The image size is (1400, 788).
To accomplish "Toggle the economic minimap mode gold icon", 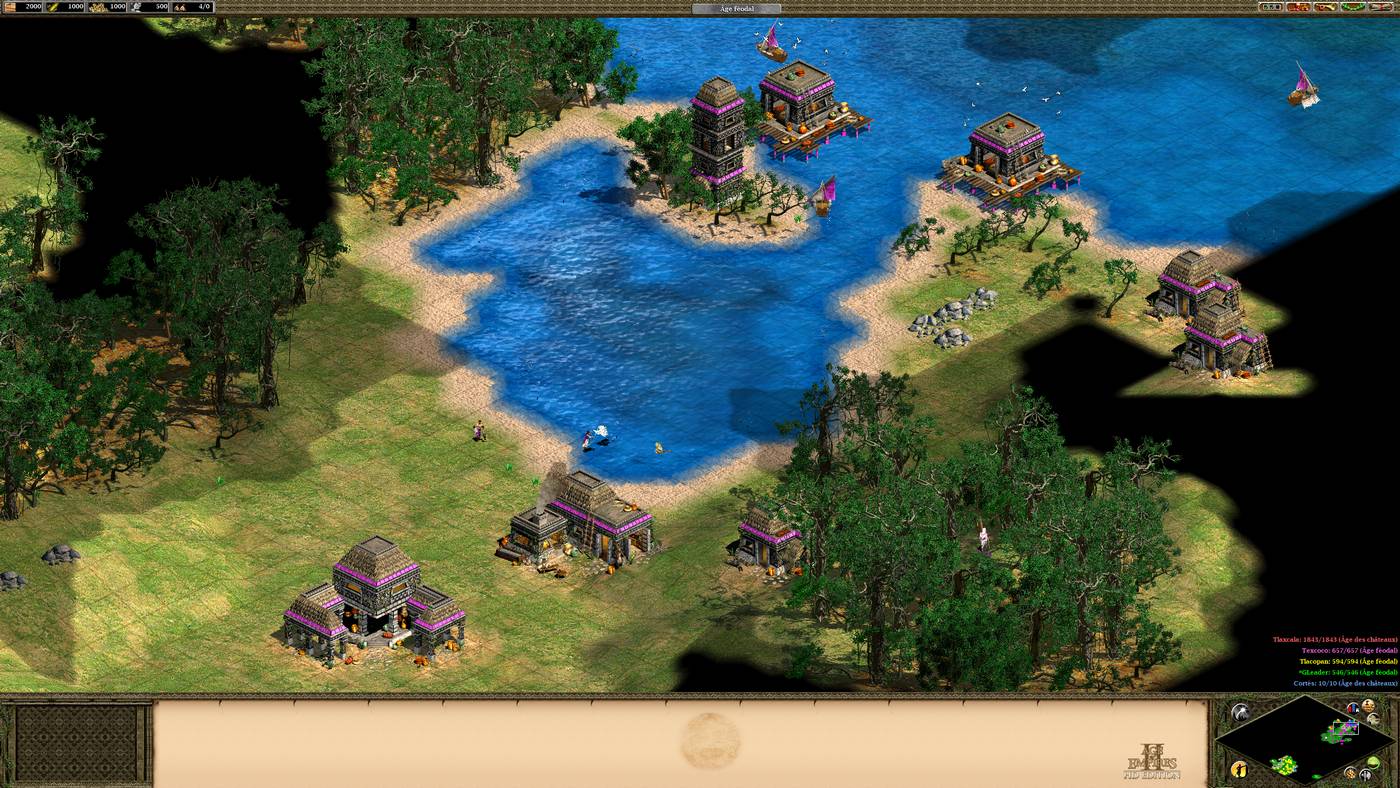I will pyautogui.click(x=1351, y=773).
